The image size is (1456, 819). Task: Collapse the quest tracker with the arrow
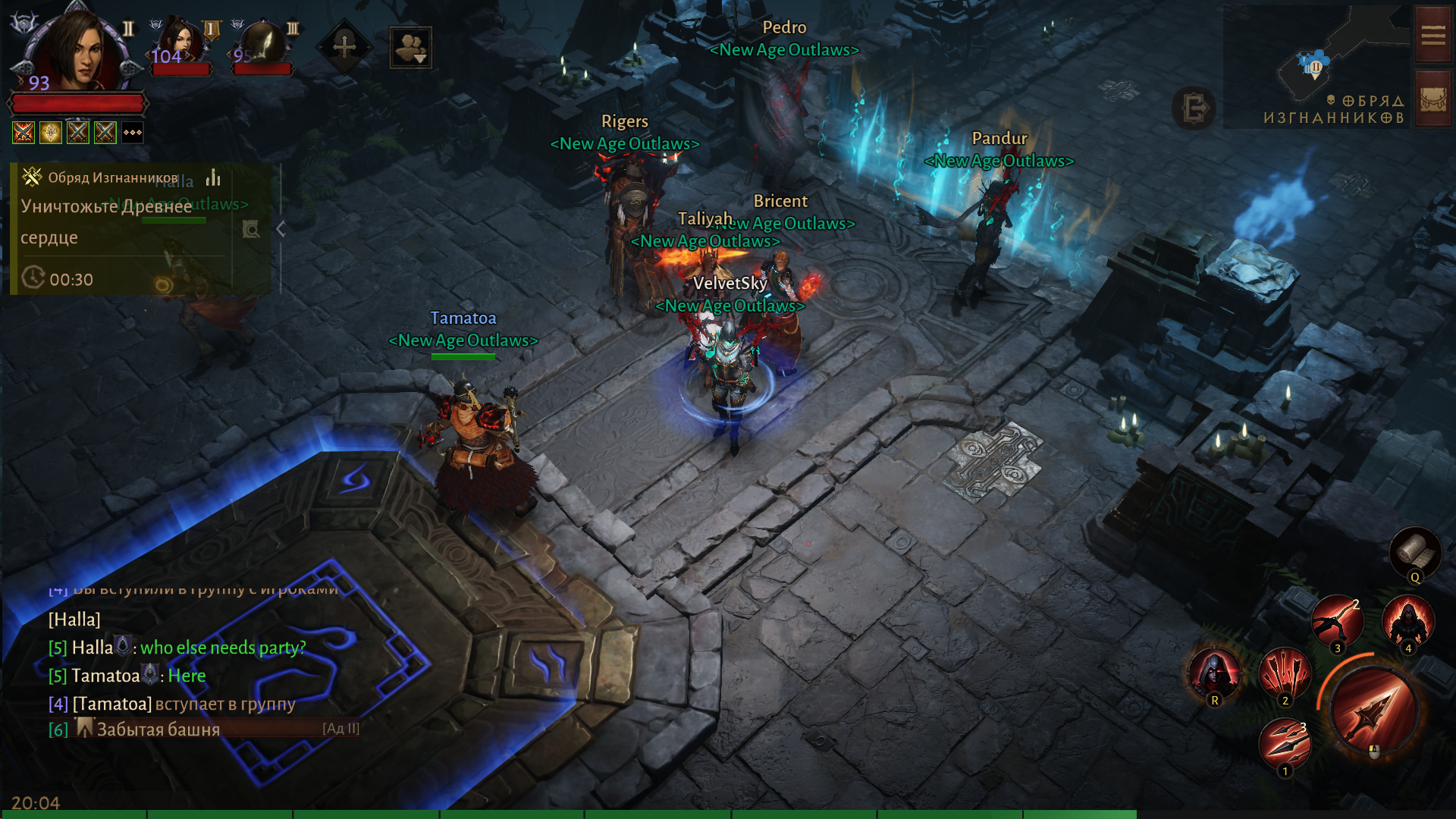(281, 229)
